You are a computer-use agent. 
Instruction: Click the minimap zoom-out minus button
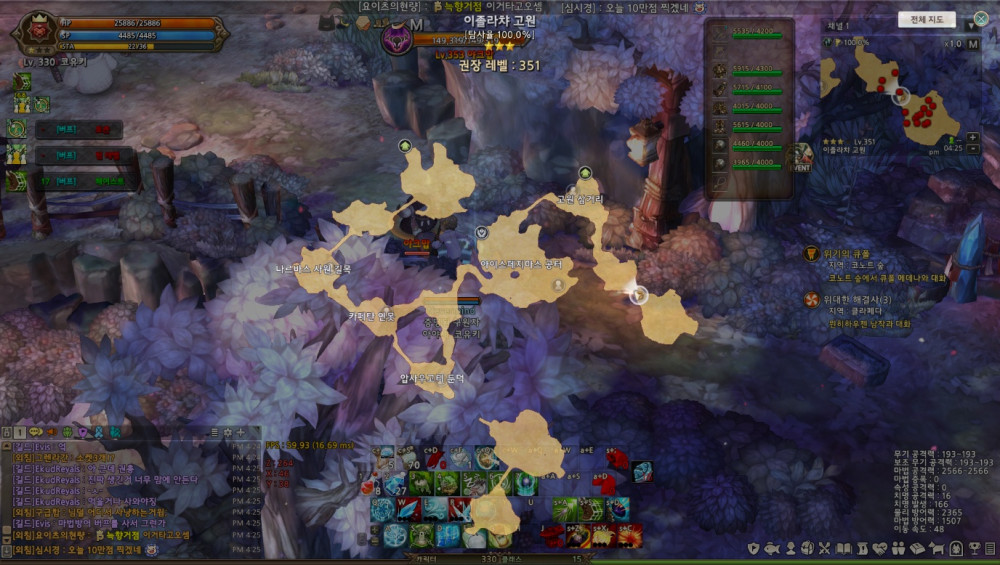[x=973, y=149]
